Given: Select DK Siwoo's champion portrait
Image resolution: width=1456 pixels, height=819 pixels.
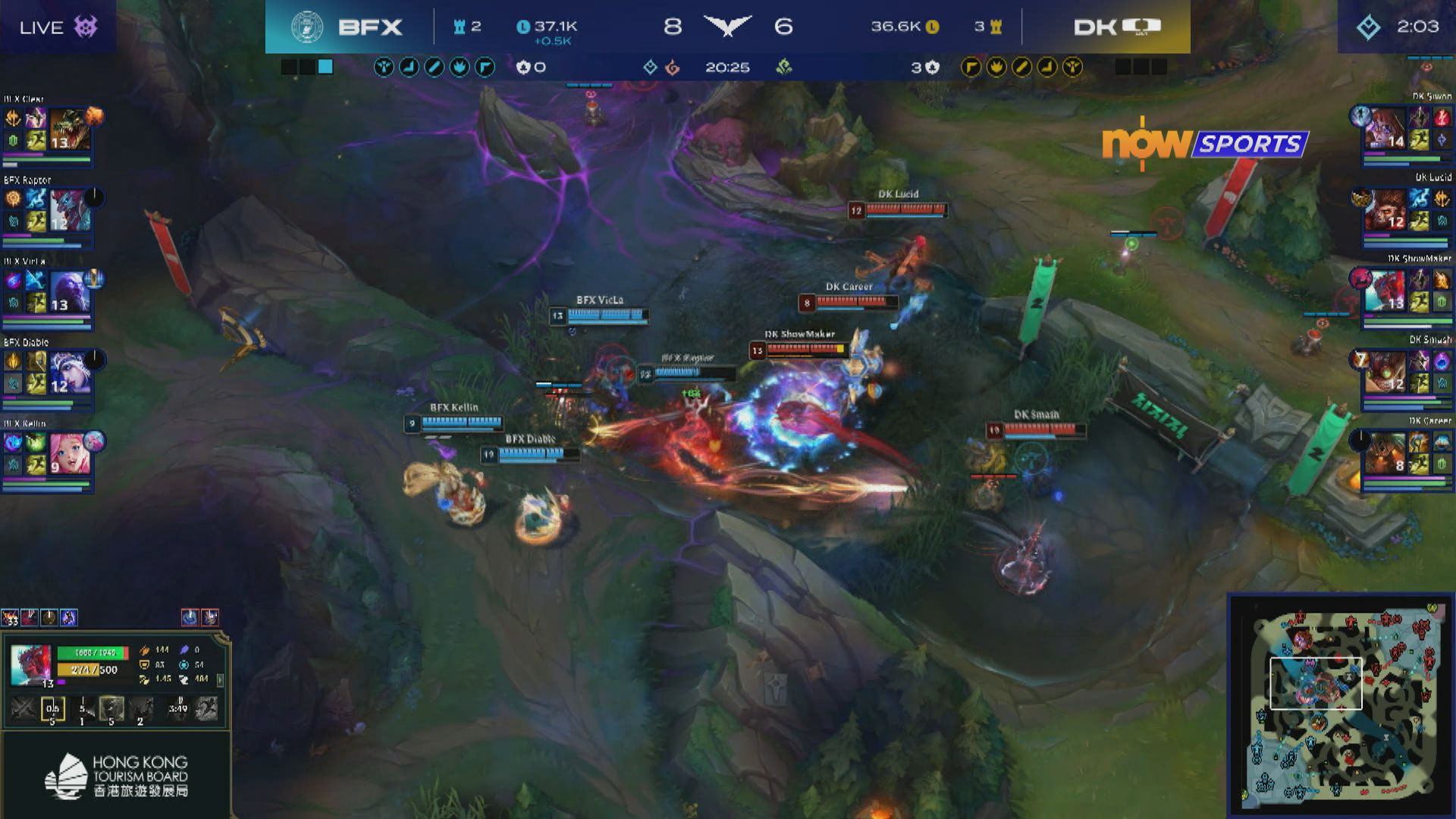Looking at the screenshot, I should click(x=1385, y=128).
